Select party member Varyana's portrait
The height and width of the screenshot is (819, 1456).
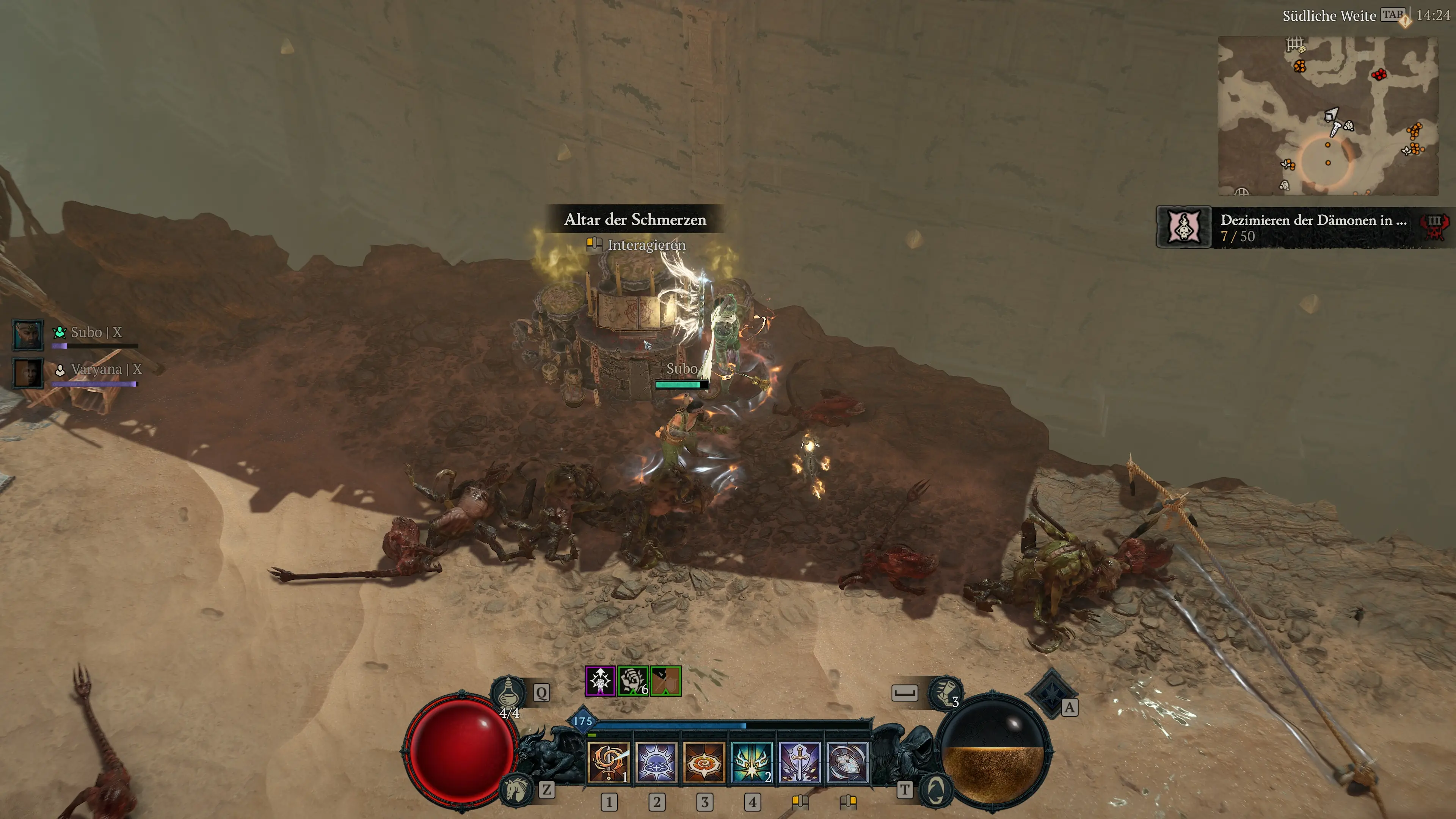point(28,372)
